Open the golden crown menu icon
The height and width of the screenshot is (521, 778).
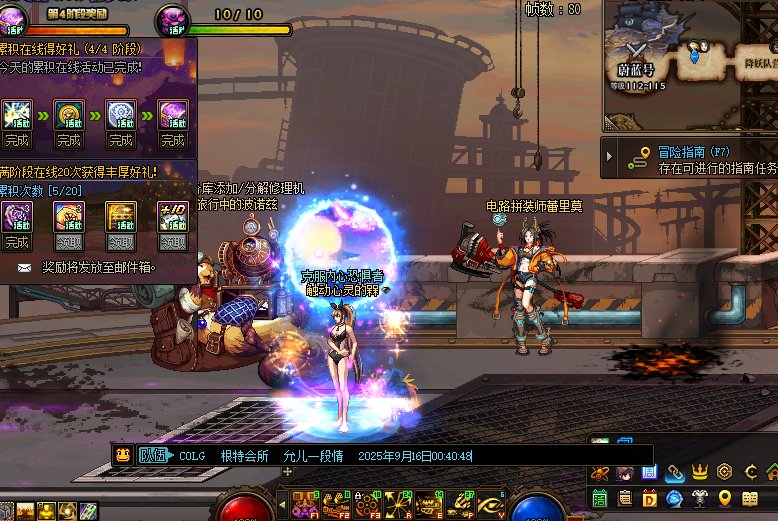700,472
